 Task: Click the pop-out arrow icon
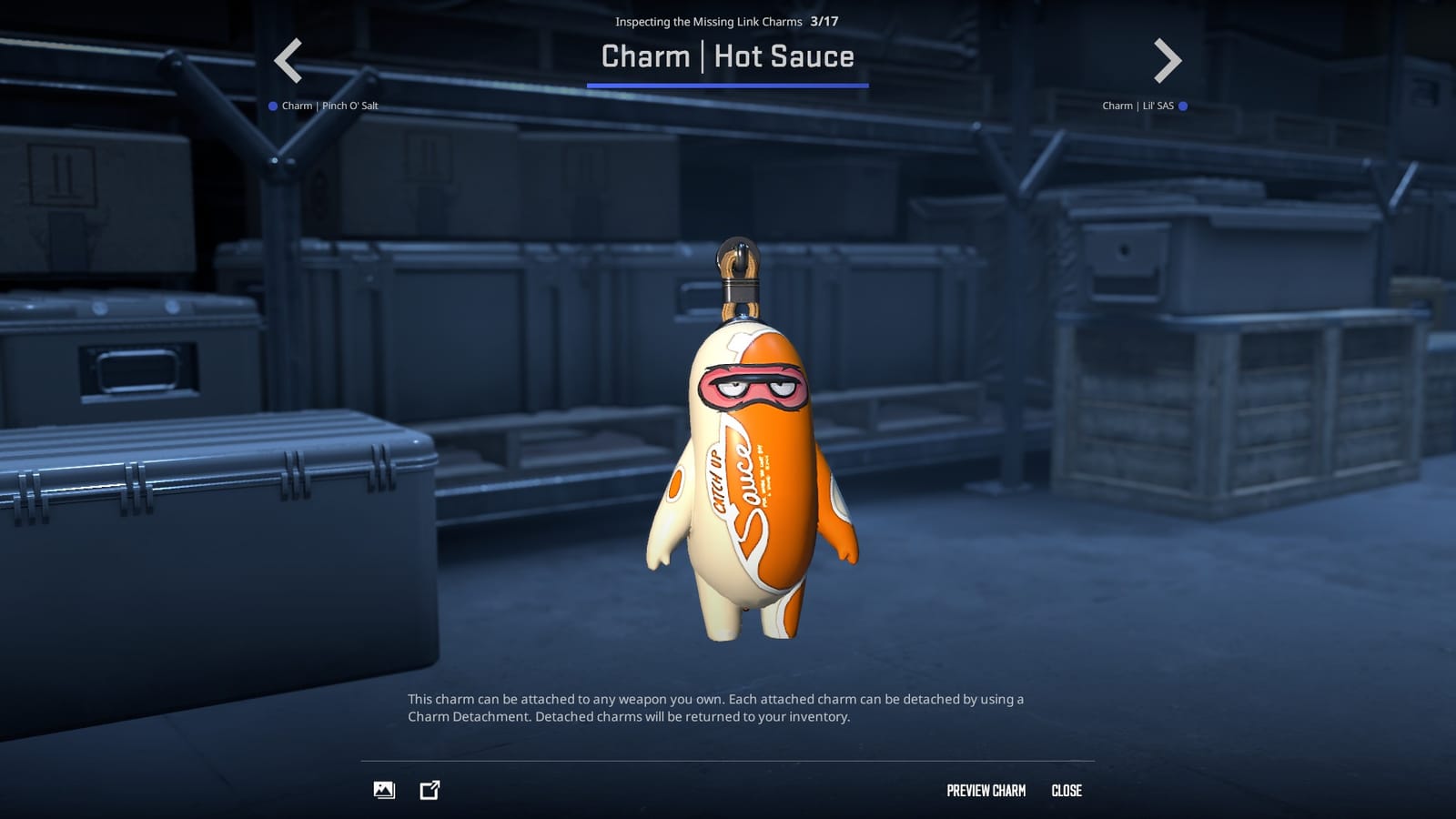point(428,790)
